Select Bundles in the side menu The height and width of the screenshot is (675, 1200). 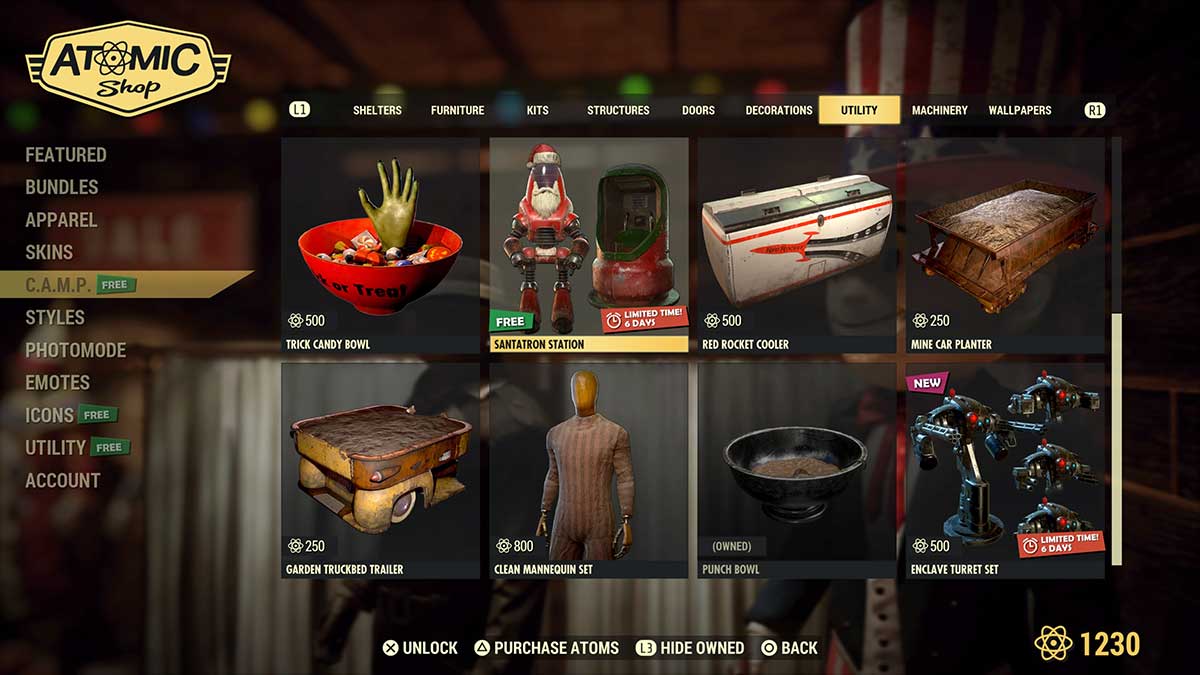coord(62,187)
